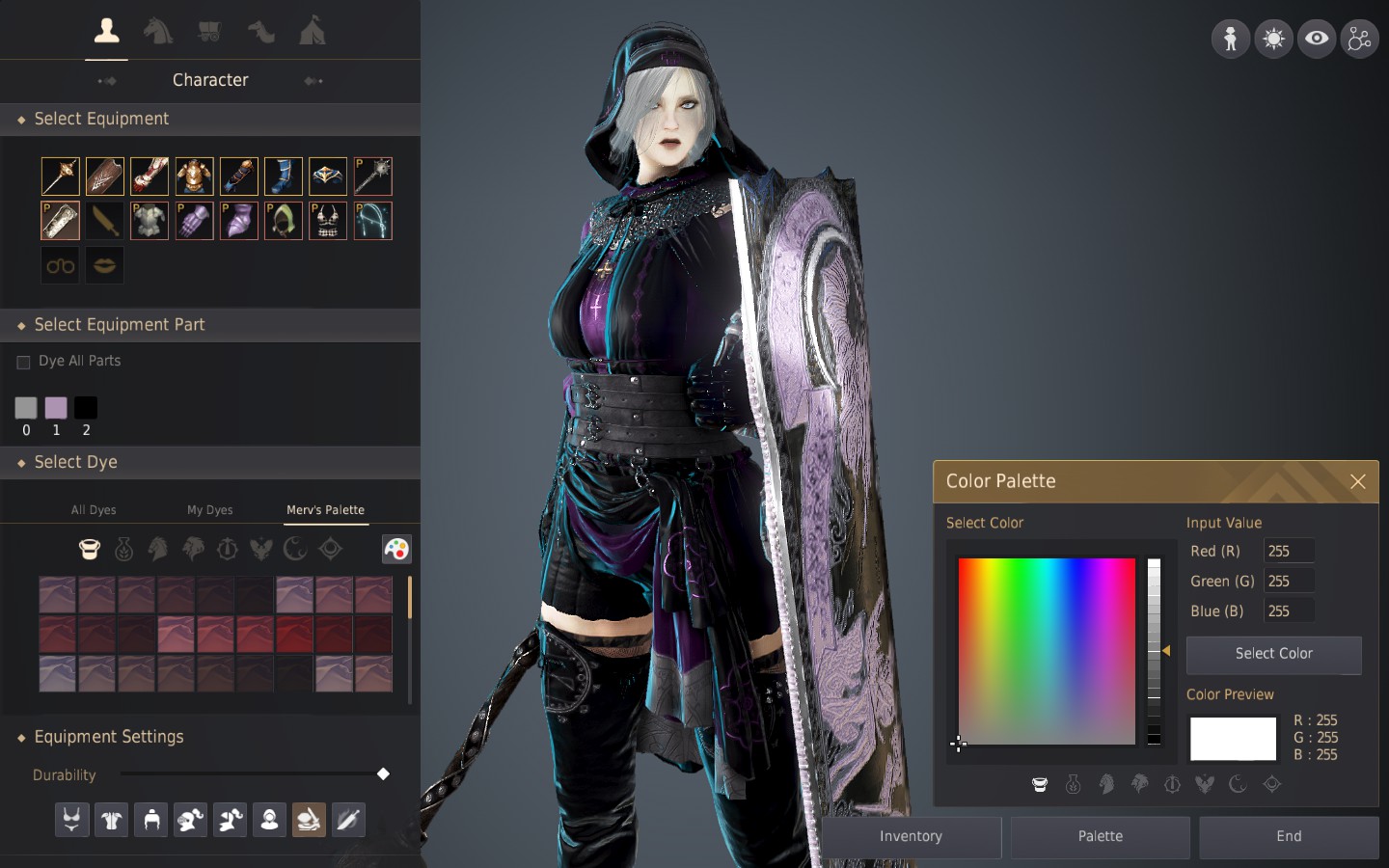The image size is (1389, 868).
Task: Select the Wagon icon at the top
Action: [209, 30]
